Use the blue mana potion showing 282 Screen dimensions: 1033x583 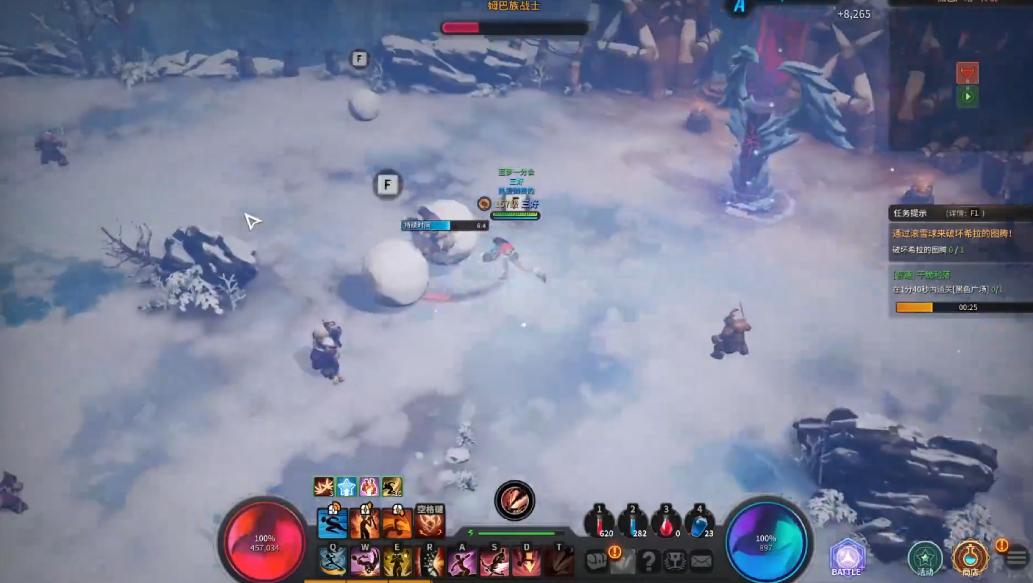pos(632,524)
